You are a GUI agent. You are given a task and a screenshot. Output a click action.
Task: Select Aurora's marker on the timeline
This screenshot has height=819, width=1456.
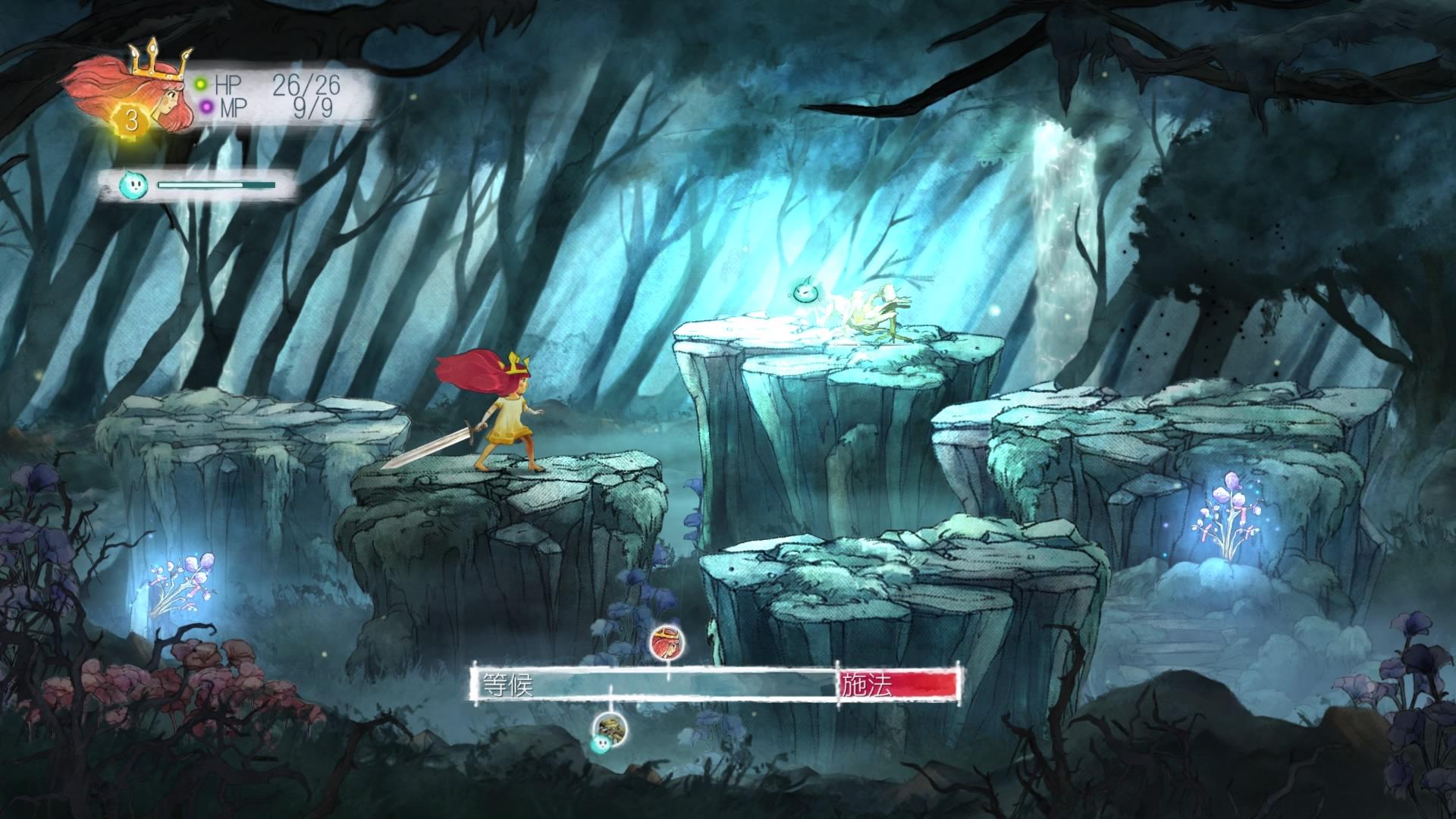coord(669,643)
